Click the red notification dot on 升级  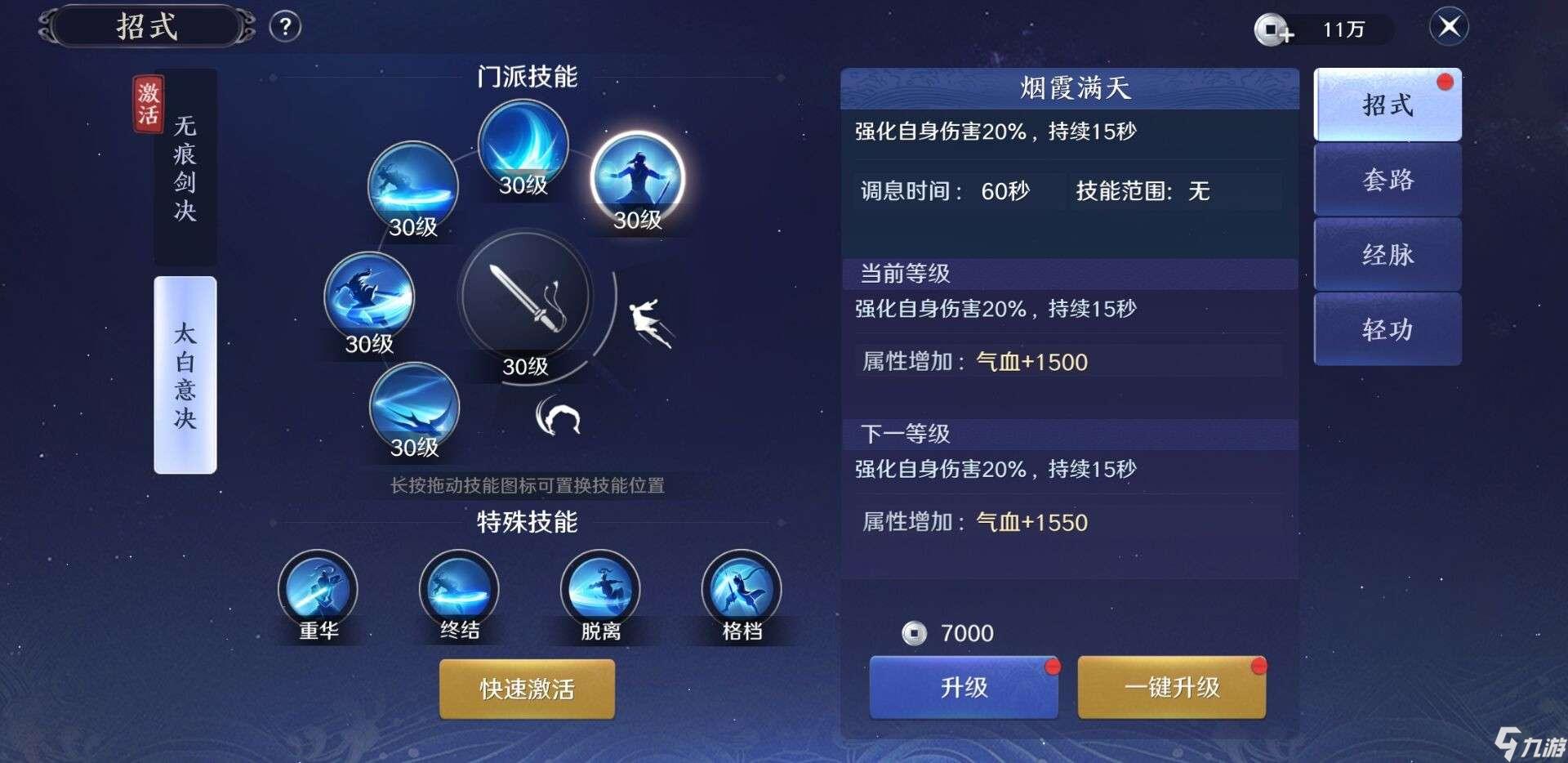coord(1054,665)
